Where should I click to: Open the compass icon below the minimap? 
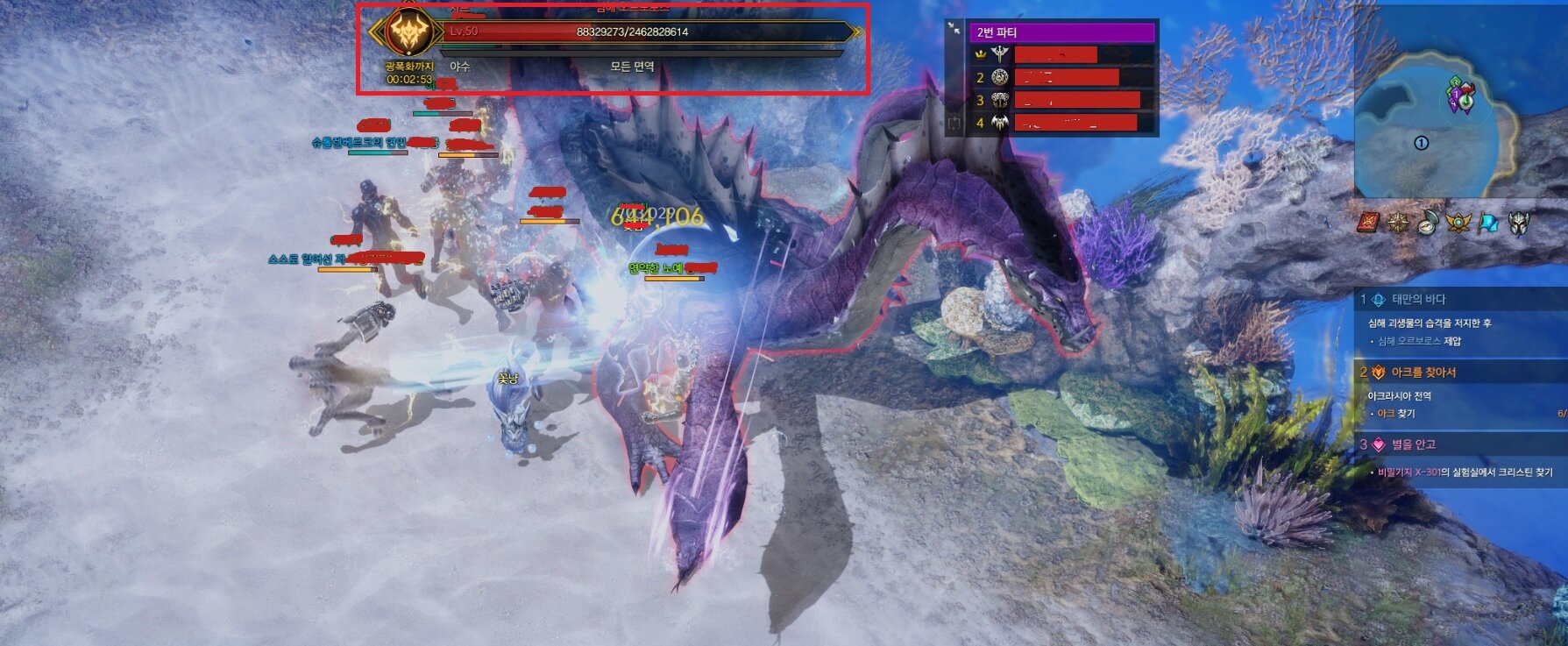(x=1428, y=223)
